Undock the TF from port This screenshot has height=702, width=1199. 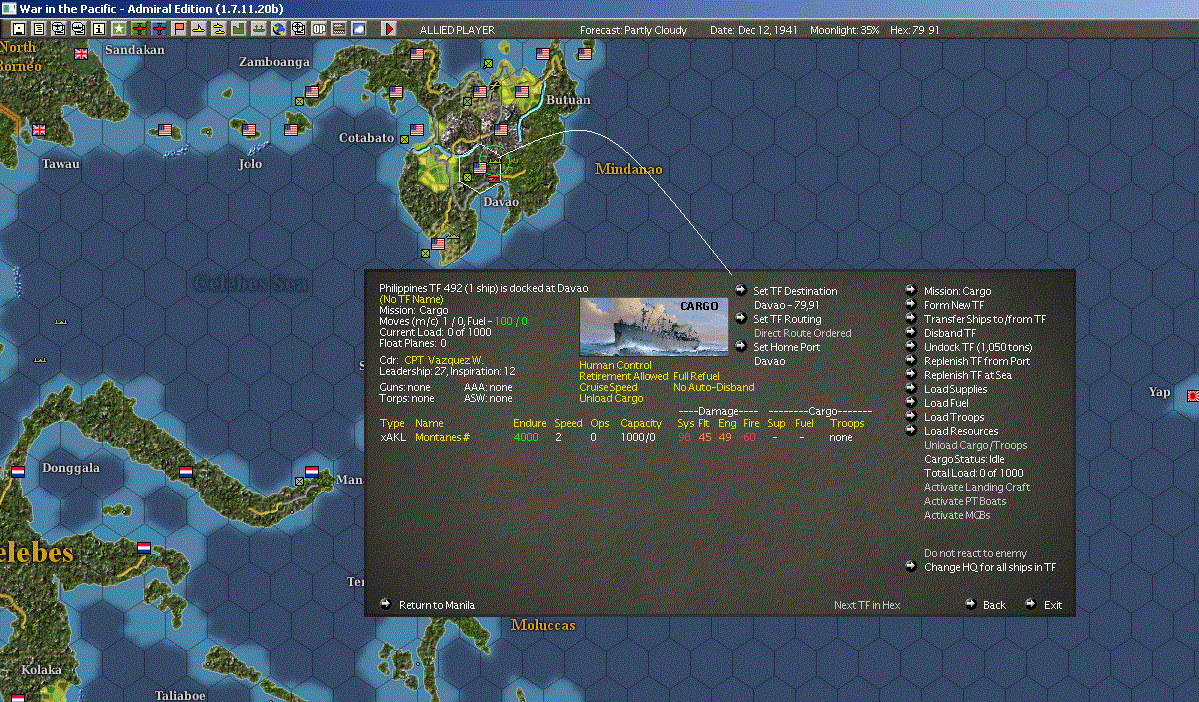pyautogui.click(x=977, y=347)
